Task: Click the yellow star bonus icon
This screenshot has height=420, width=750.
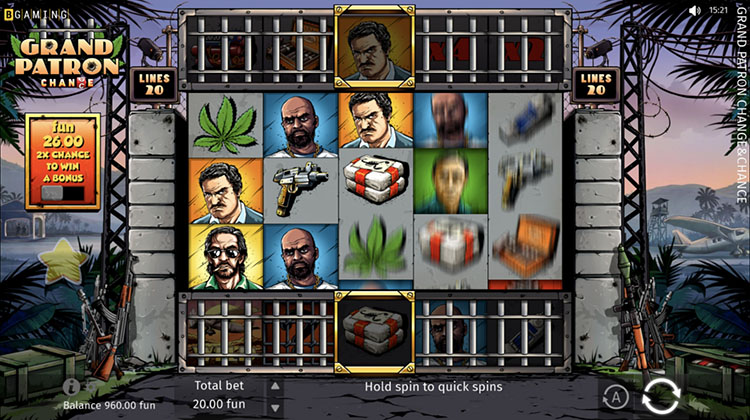Action: [x=63, y=262]
